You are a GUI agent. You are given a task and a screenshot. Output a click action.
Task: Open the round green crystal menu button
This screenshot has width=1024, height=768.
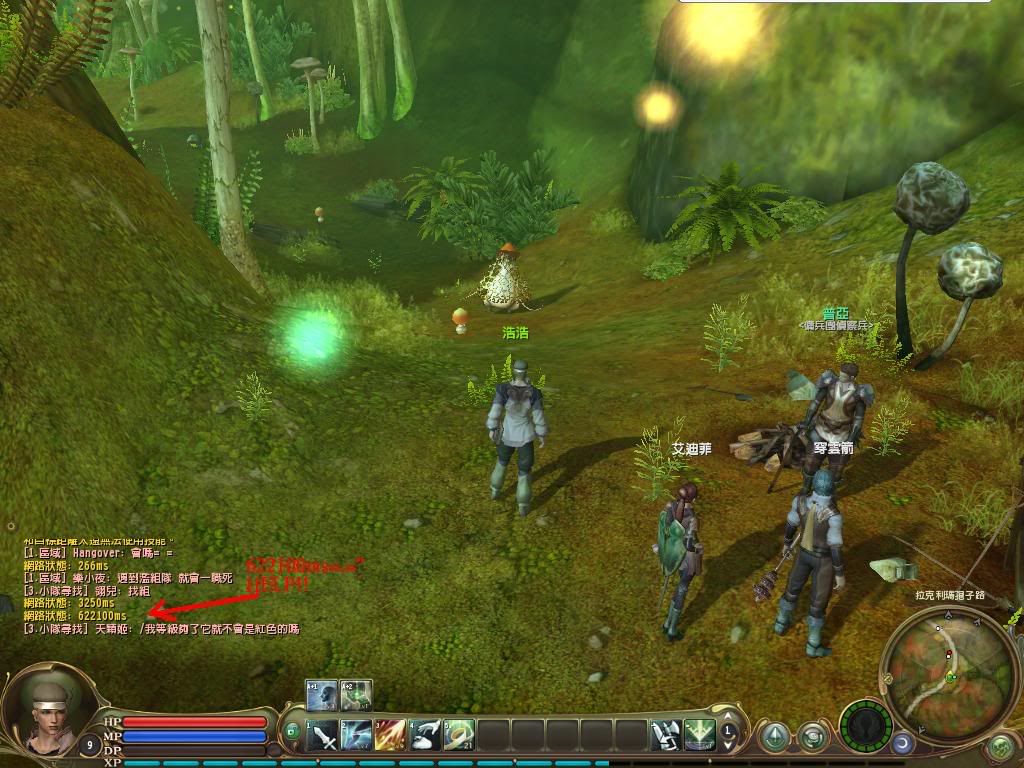point(774,738)
